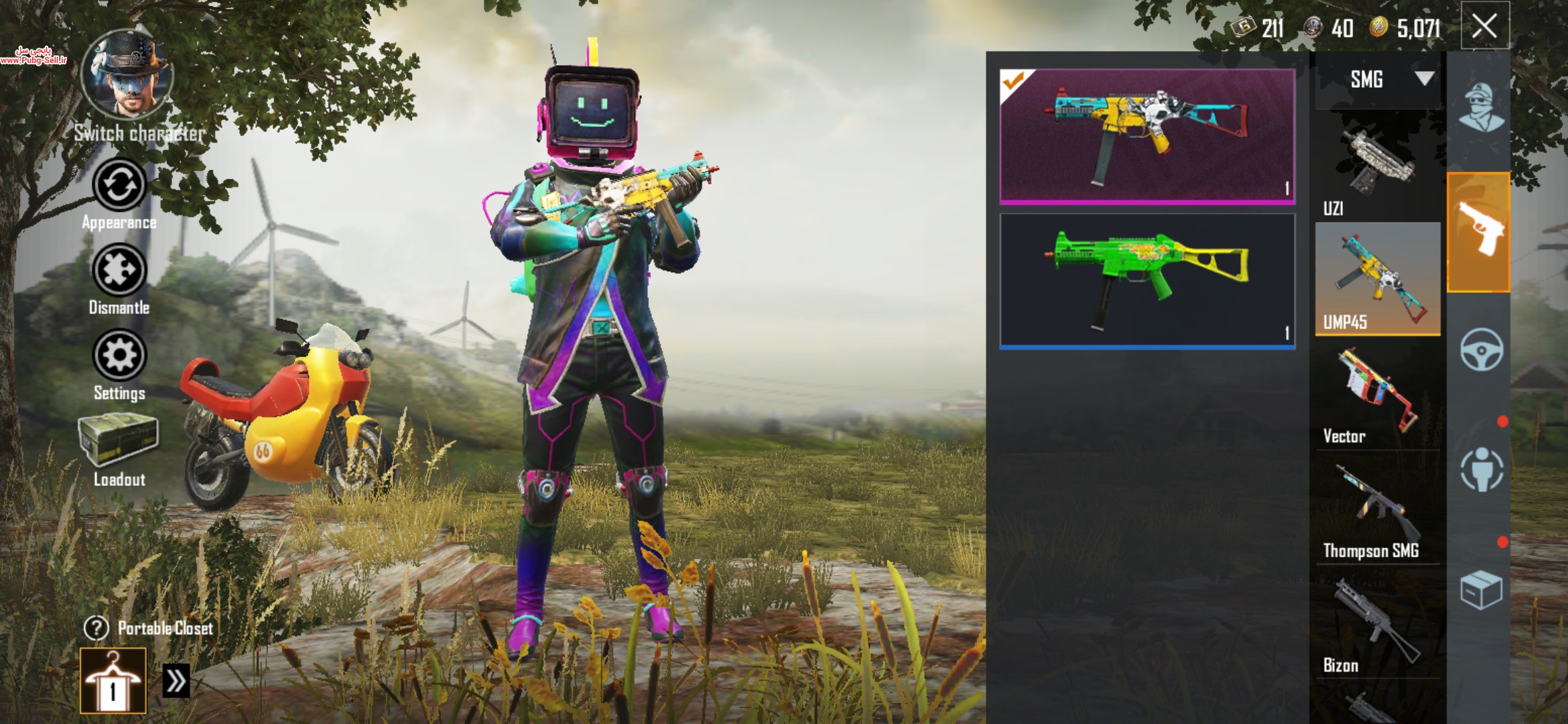Select Vector in the weapon list
Viewport: 1568px width, 724px height.
coord(1378,396)
